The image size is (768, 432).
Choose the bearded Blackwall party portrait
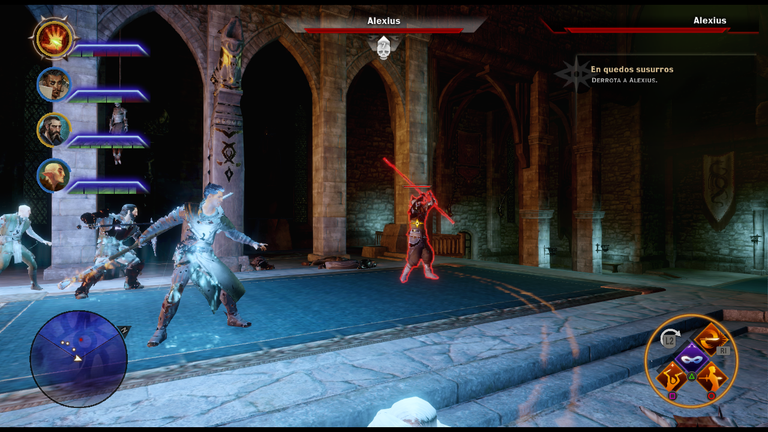point(53,130)
